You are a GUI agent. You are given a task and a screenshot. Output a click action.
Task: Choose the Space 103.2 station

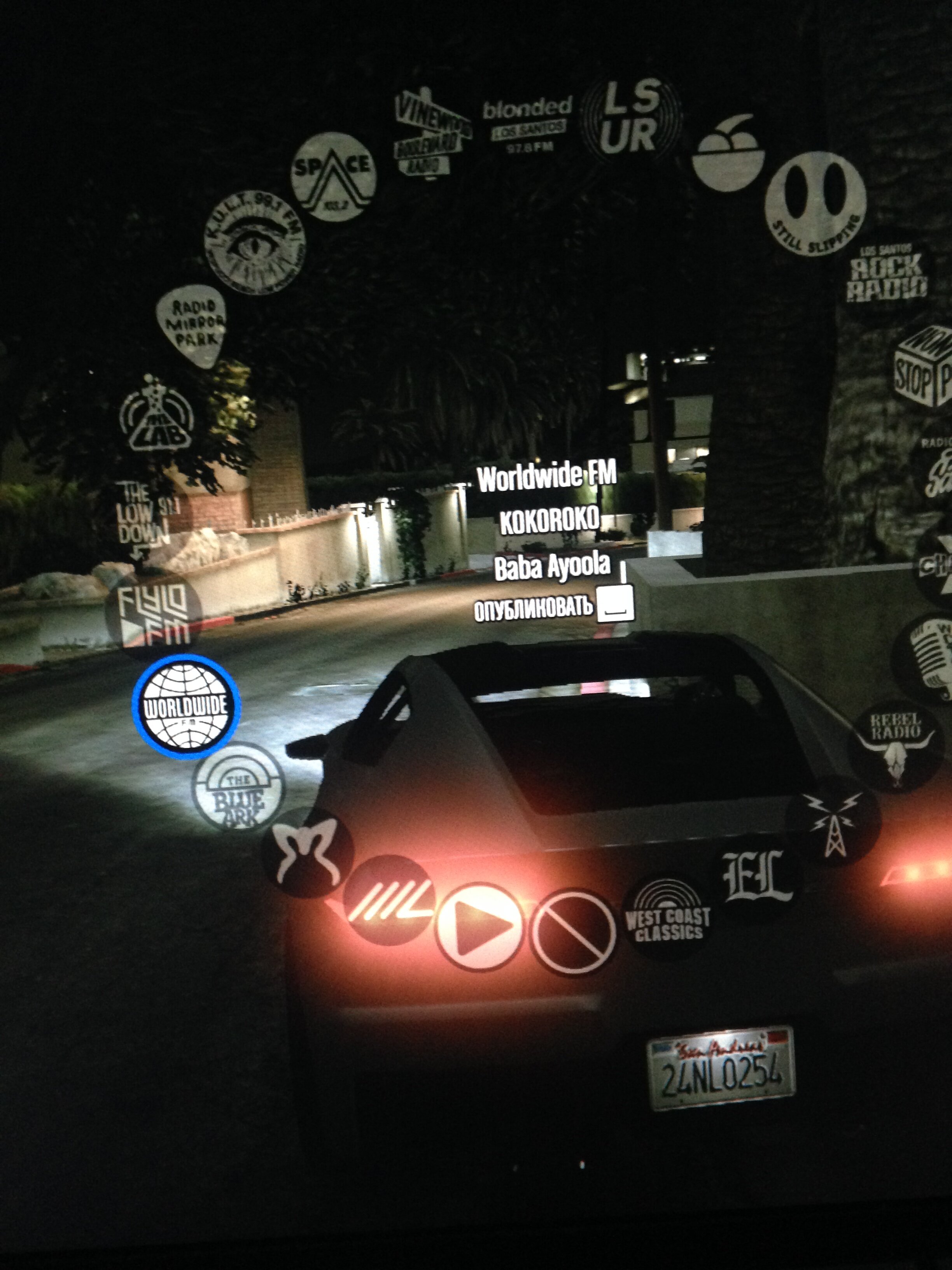(333, 176)
